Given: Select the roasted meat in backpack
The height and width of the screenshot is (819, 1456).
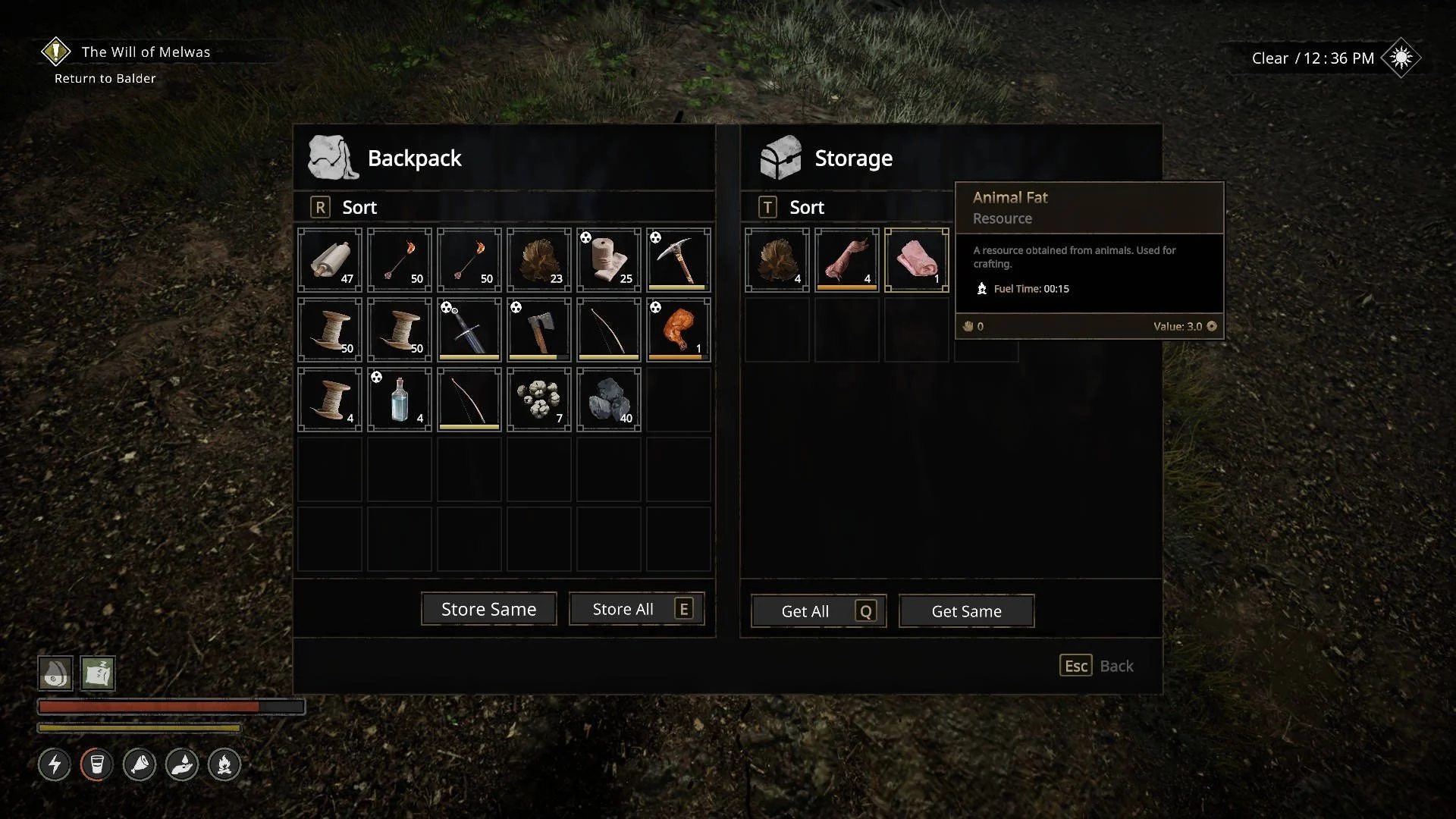Looking at the screenshot, I should (x=678, y=329).
